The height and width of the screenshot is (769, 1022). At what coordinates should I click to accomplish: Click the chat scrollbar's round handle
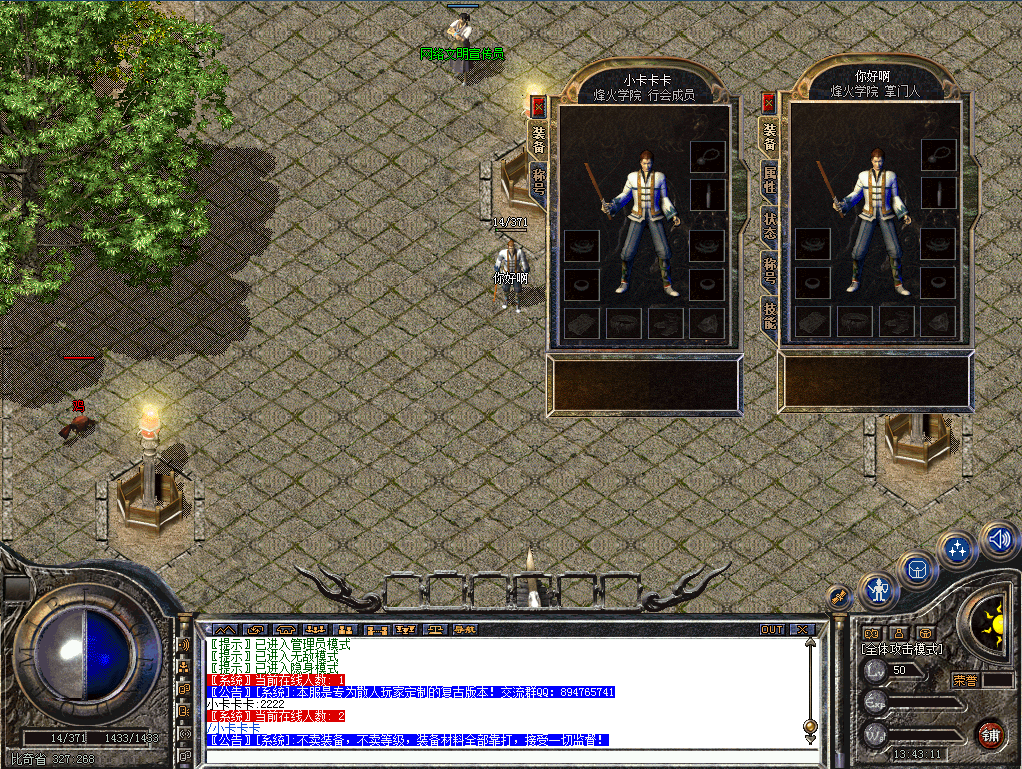pyautogui.click(x=808, y=725)
